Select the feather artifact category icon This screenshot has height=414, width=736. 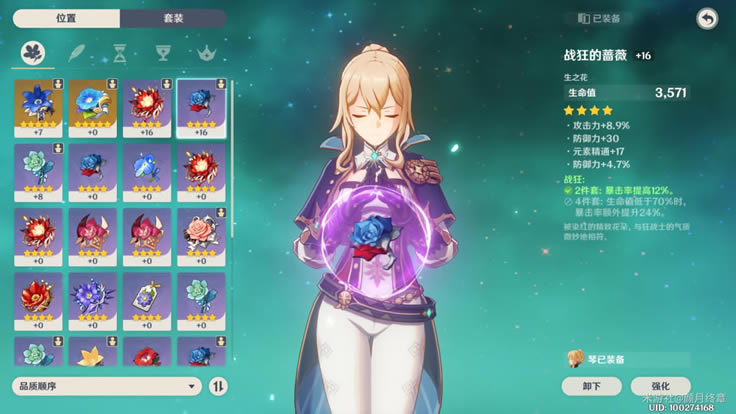click(x=78, y=52)
